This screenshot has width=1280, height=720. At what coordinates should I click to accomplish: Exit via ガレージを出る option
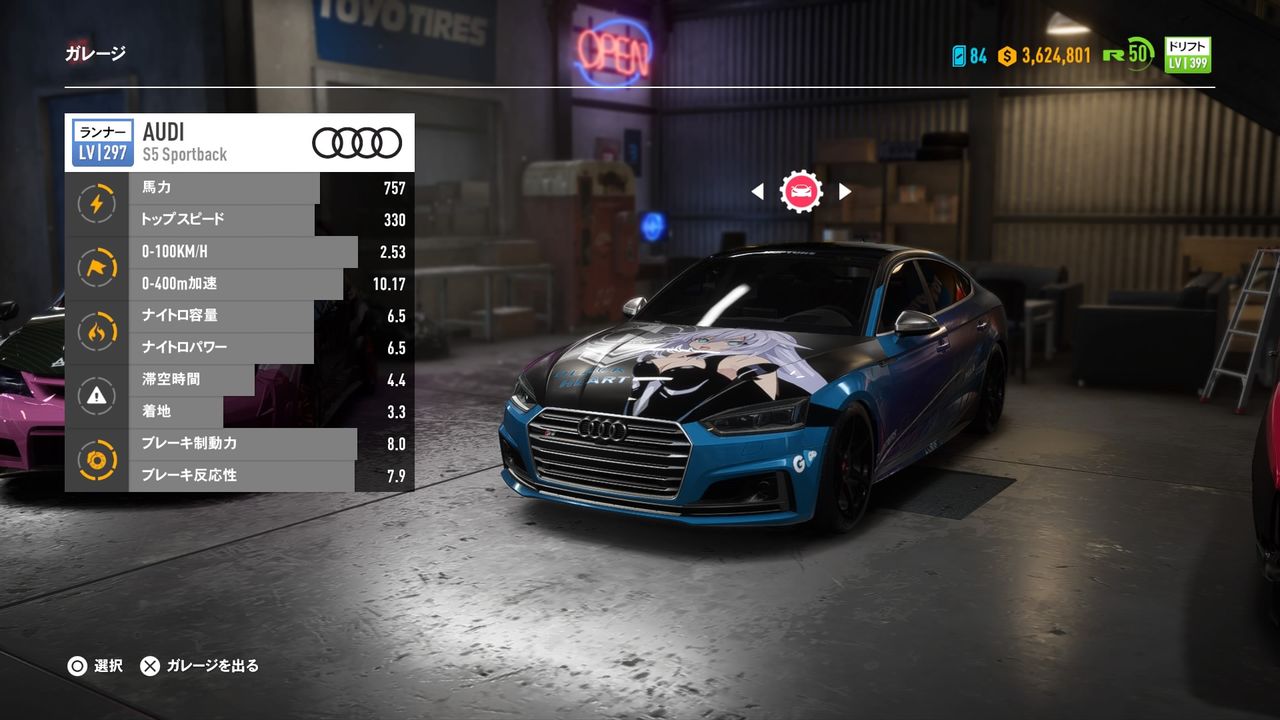click(x=200, y=666)
